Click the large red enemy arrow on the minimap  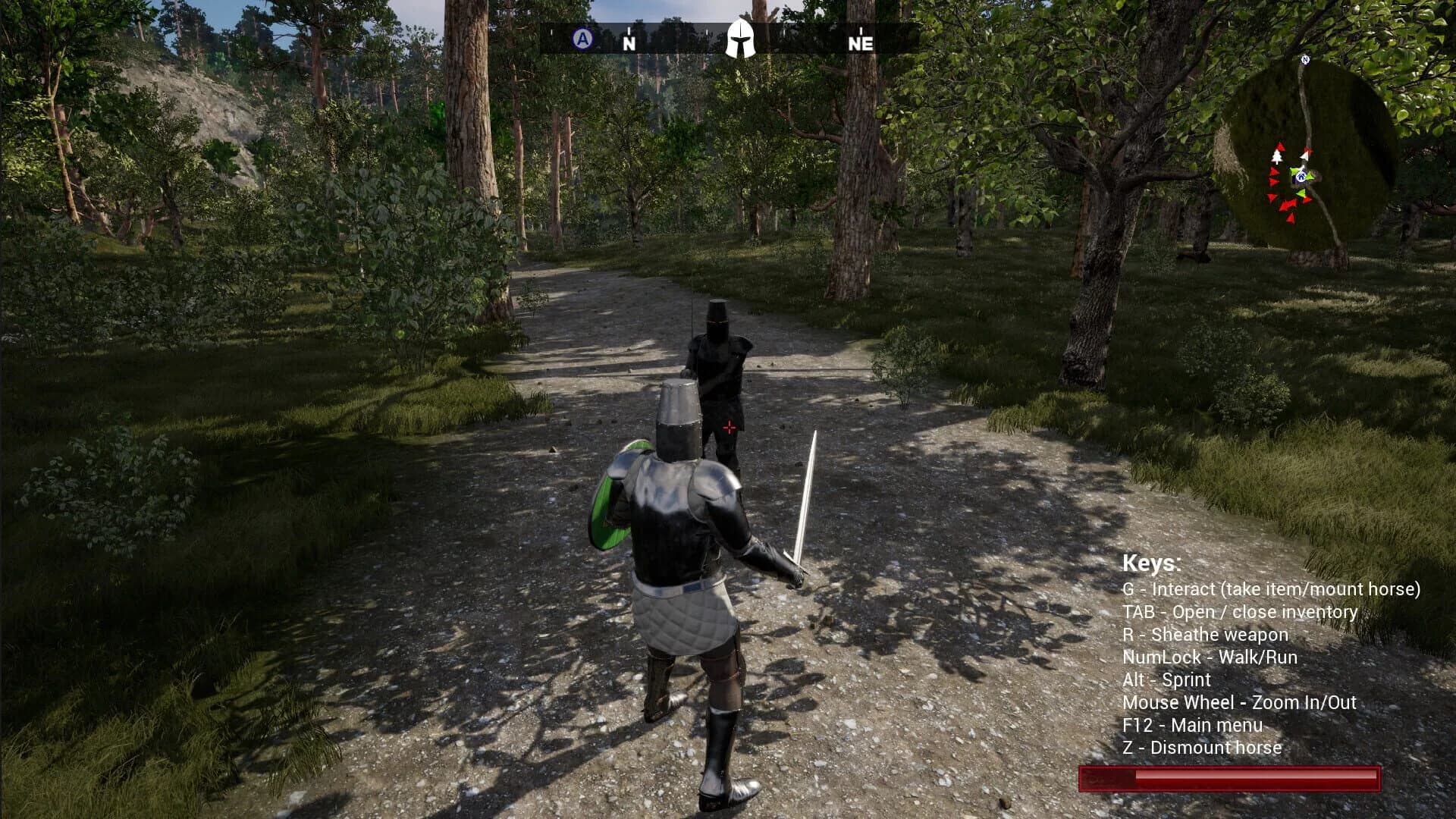[1287, 206]
